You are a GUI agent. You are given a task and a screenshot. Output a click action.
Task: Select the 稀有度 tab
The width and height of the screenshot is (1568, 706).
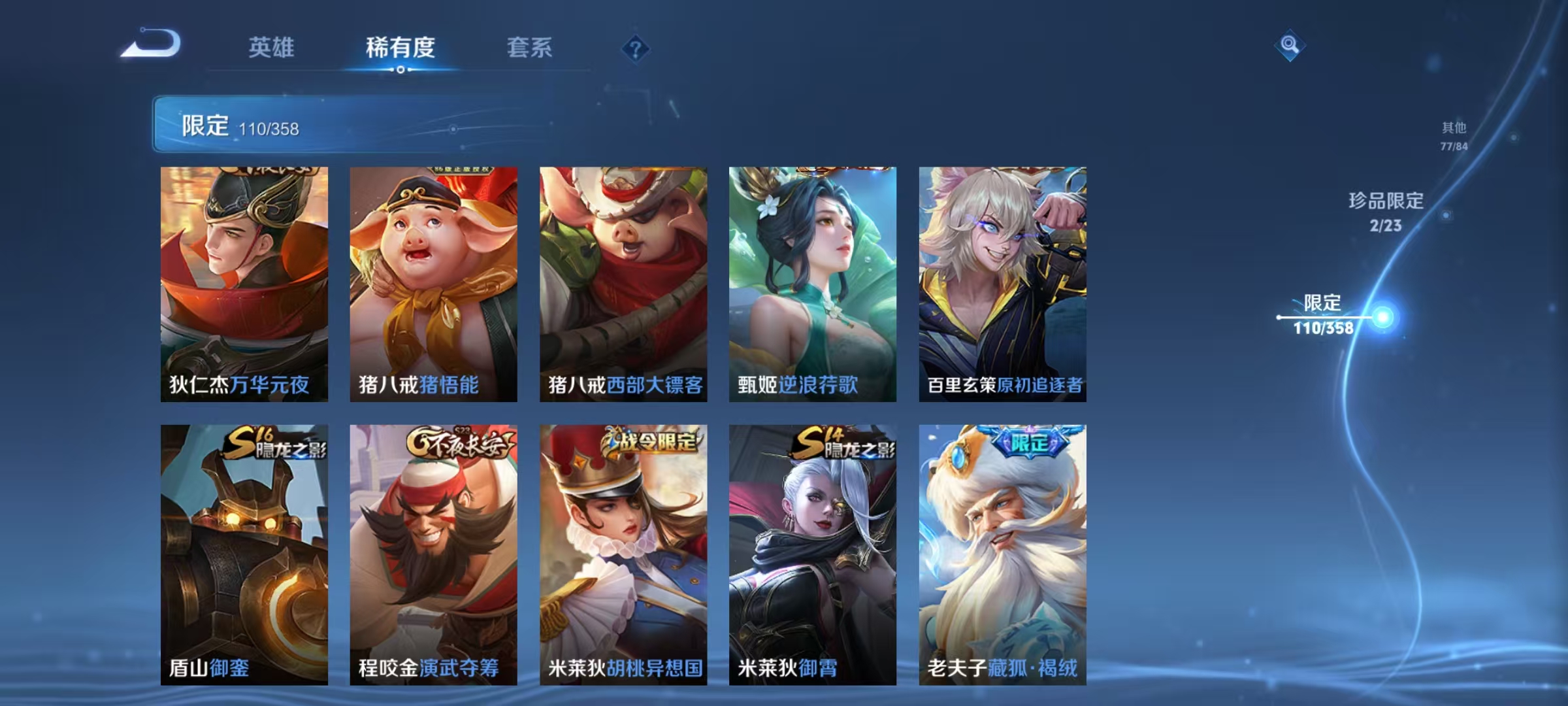coord(401,48)
